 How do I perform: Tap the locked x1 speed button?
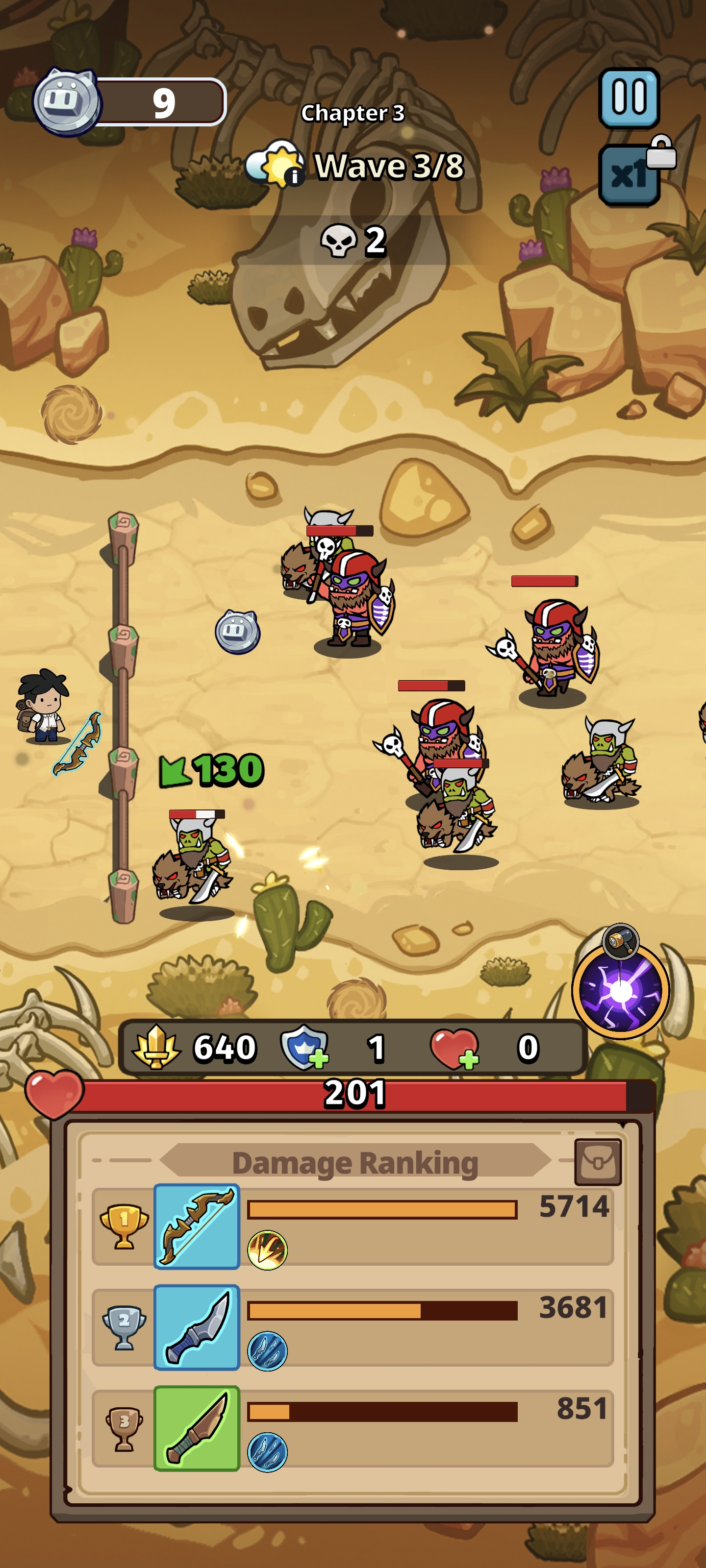[630, 175]
